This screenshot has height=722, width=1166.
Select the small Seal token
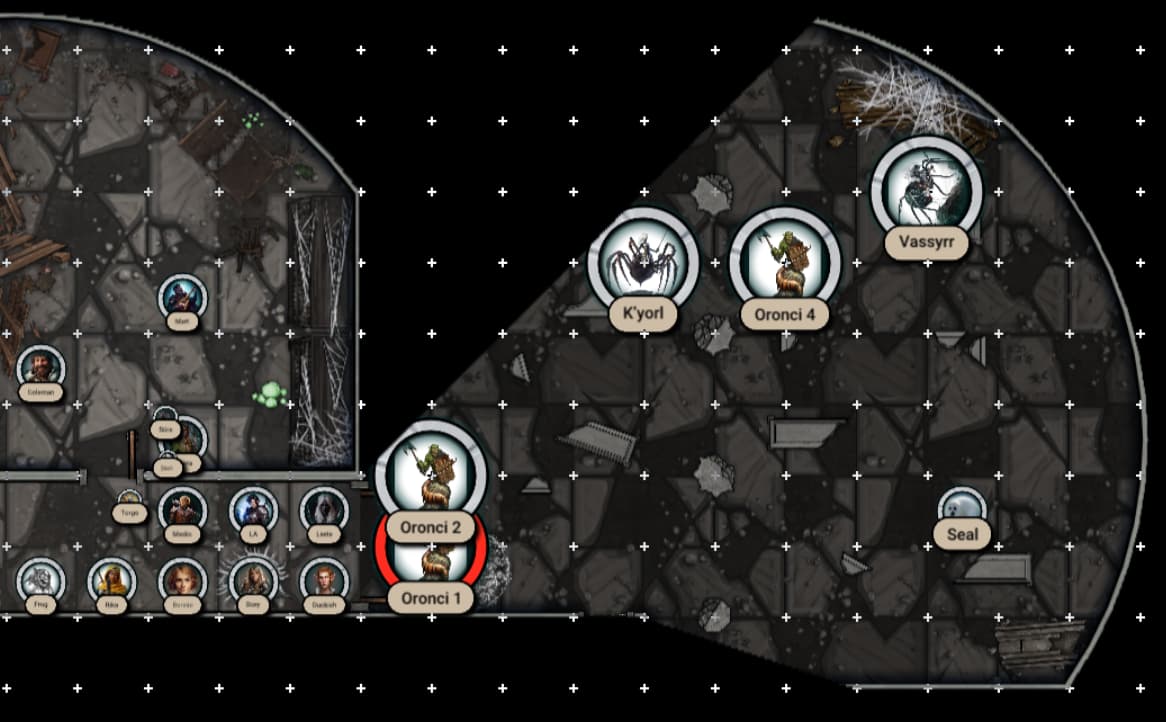point(962,506)
